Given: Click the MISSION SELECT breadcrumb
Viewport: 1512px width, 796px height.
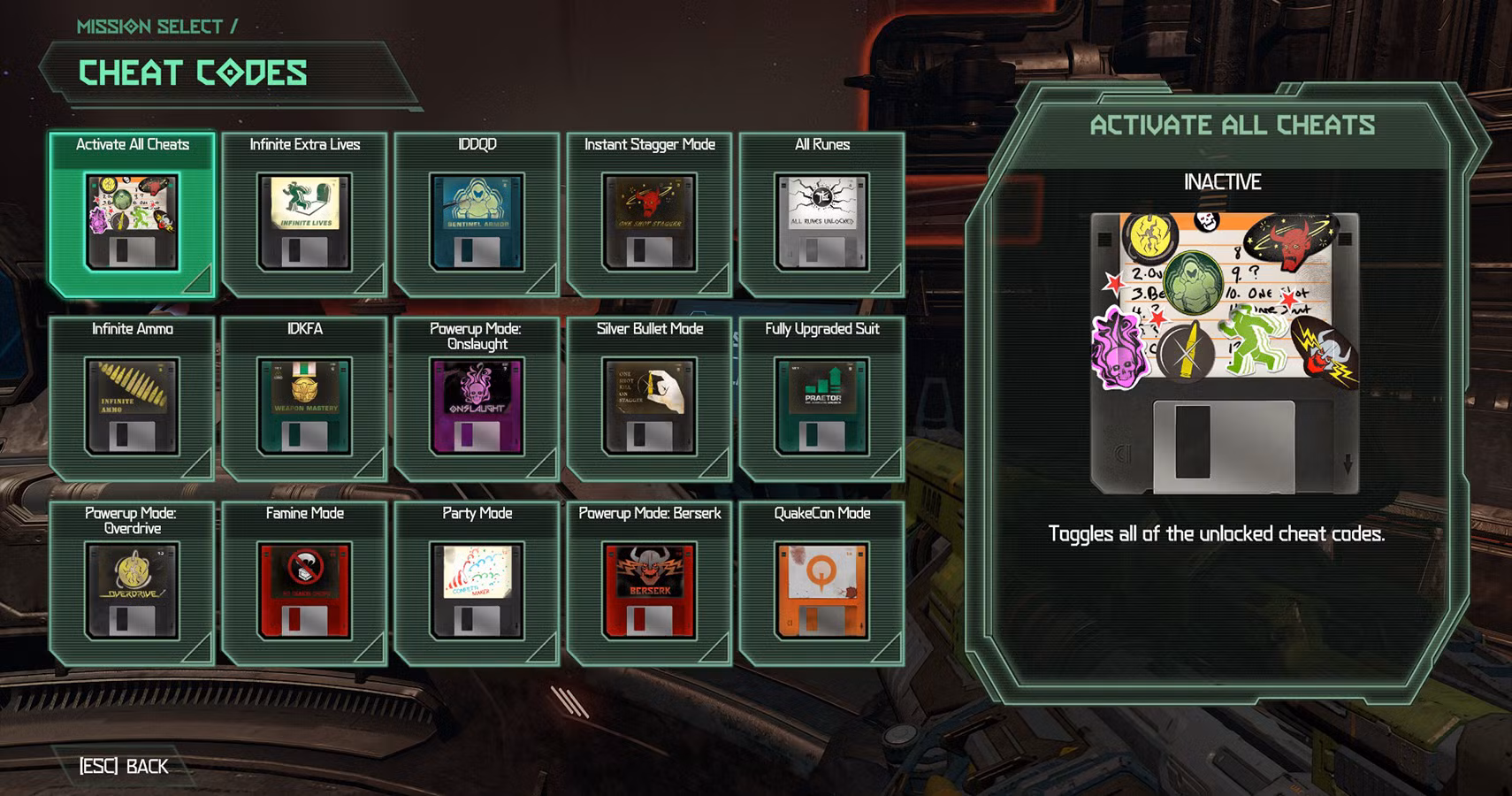Looking at the screenshot, I should tap(149, 26).
